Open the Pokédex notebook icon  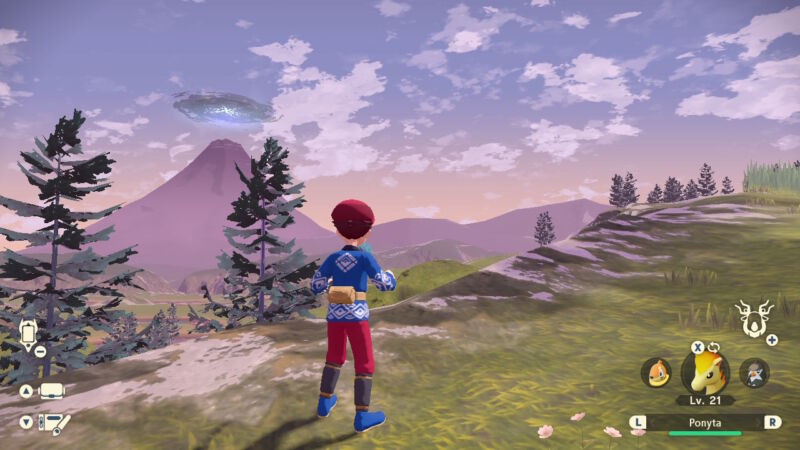53,422
